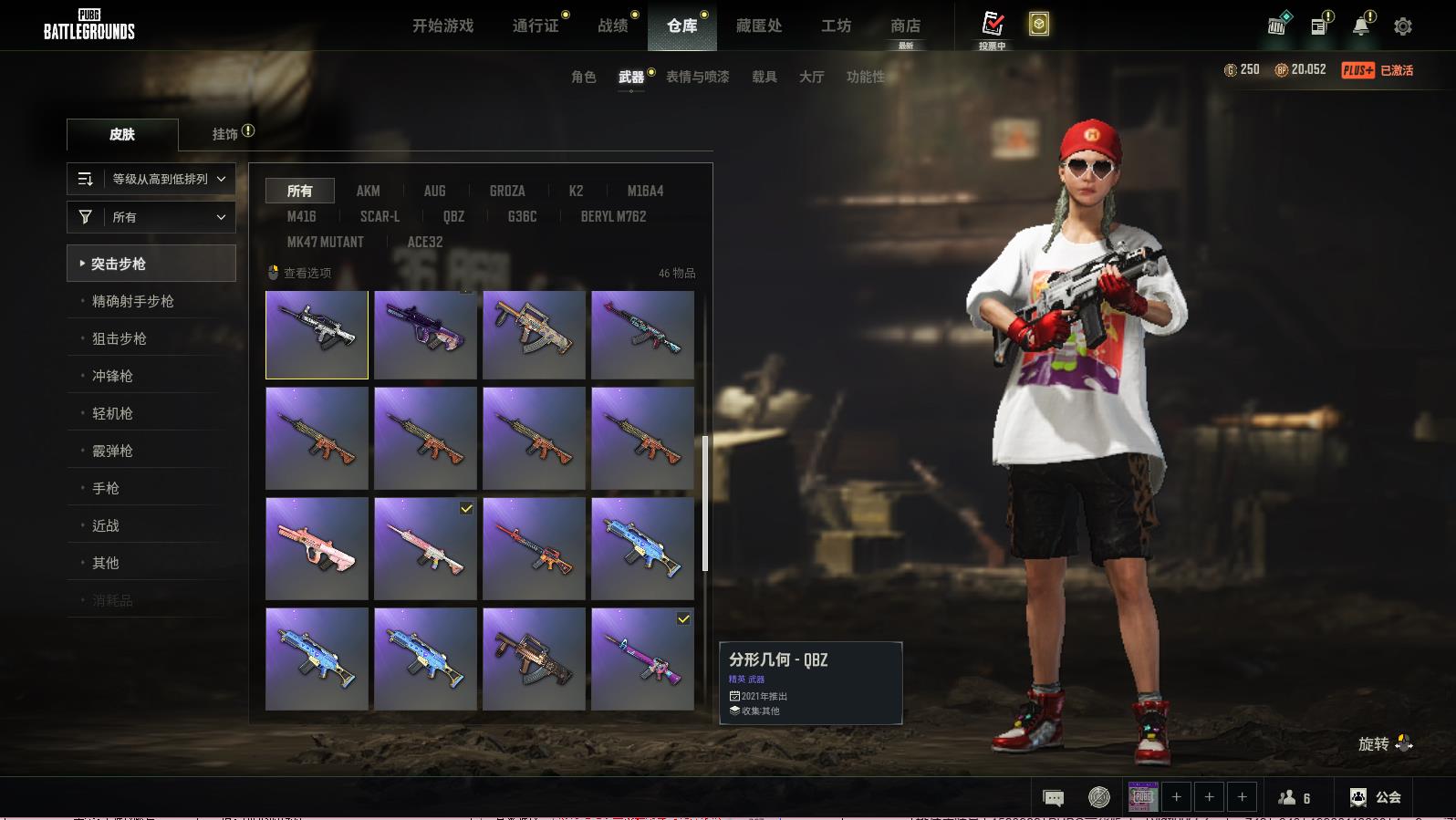Open the 挂饰 charms tab
The image size is (1456, 820).
tap(225, 134)
